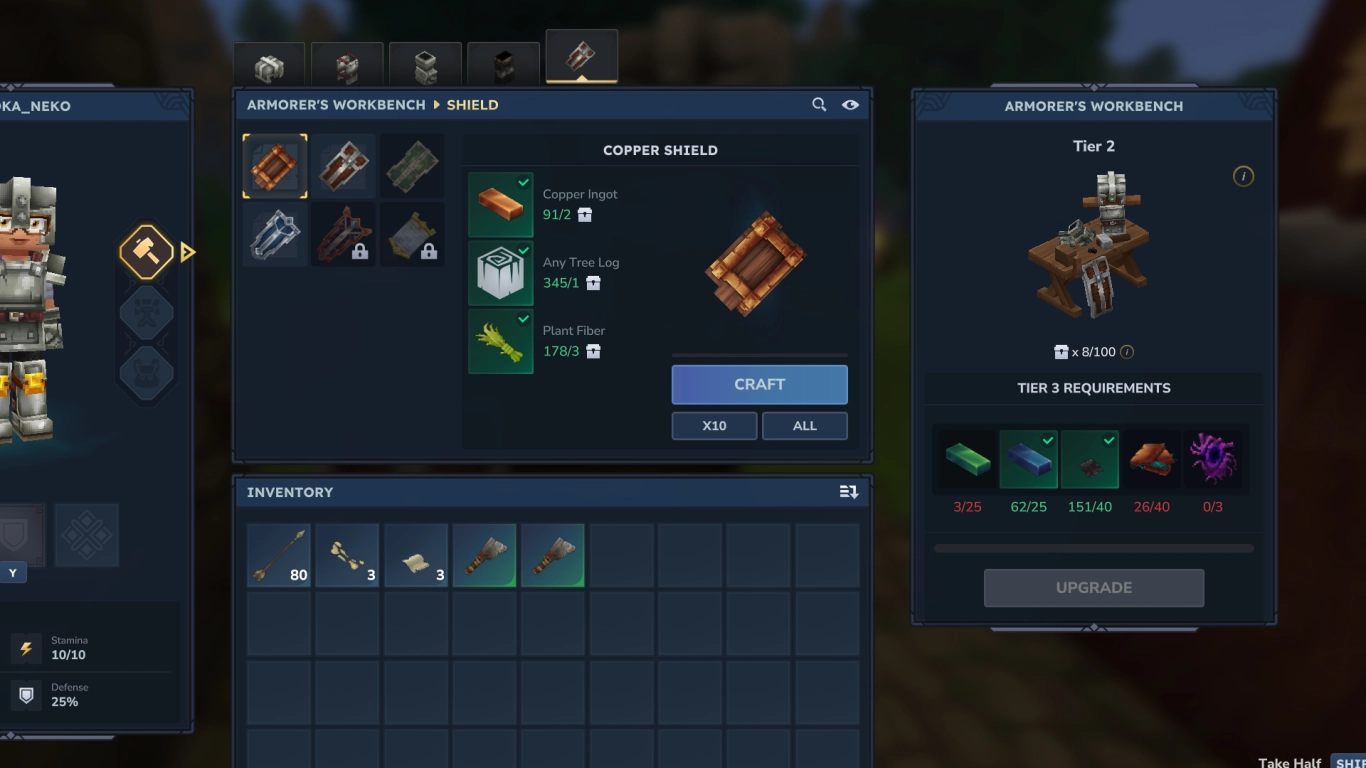Select the Plant Fiber ingredient icon
The height and width of the screenshot is (768, 1366).
[x=500, y=341]
